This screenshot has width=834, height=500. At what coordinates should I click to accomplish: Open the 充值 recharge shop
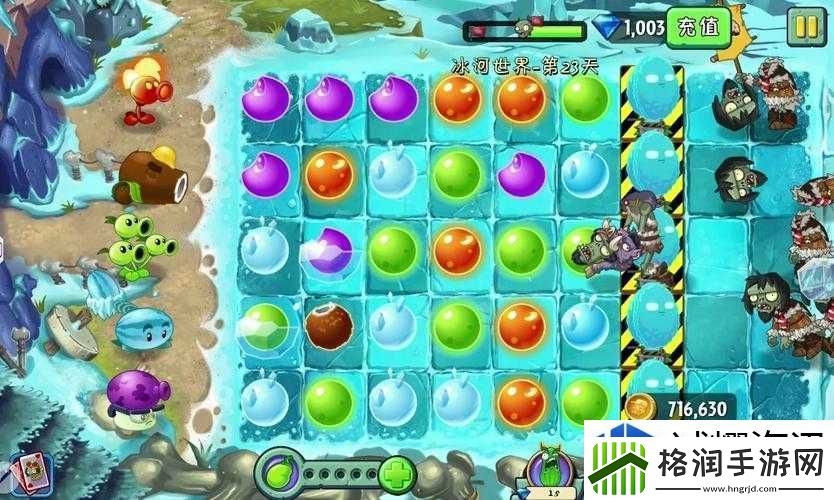point(698,27)
